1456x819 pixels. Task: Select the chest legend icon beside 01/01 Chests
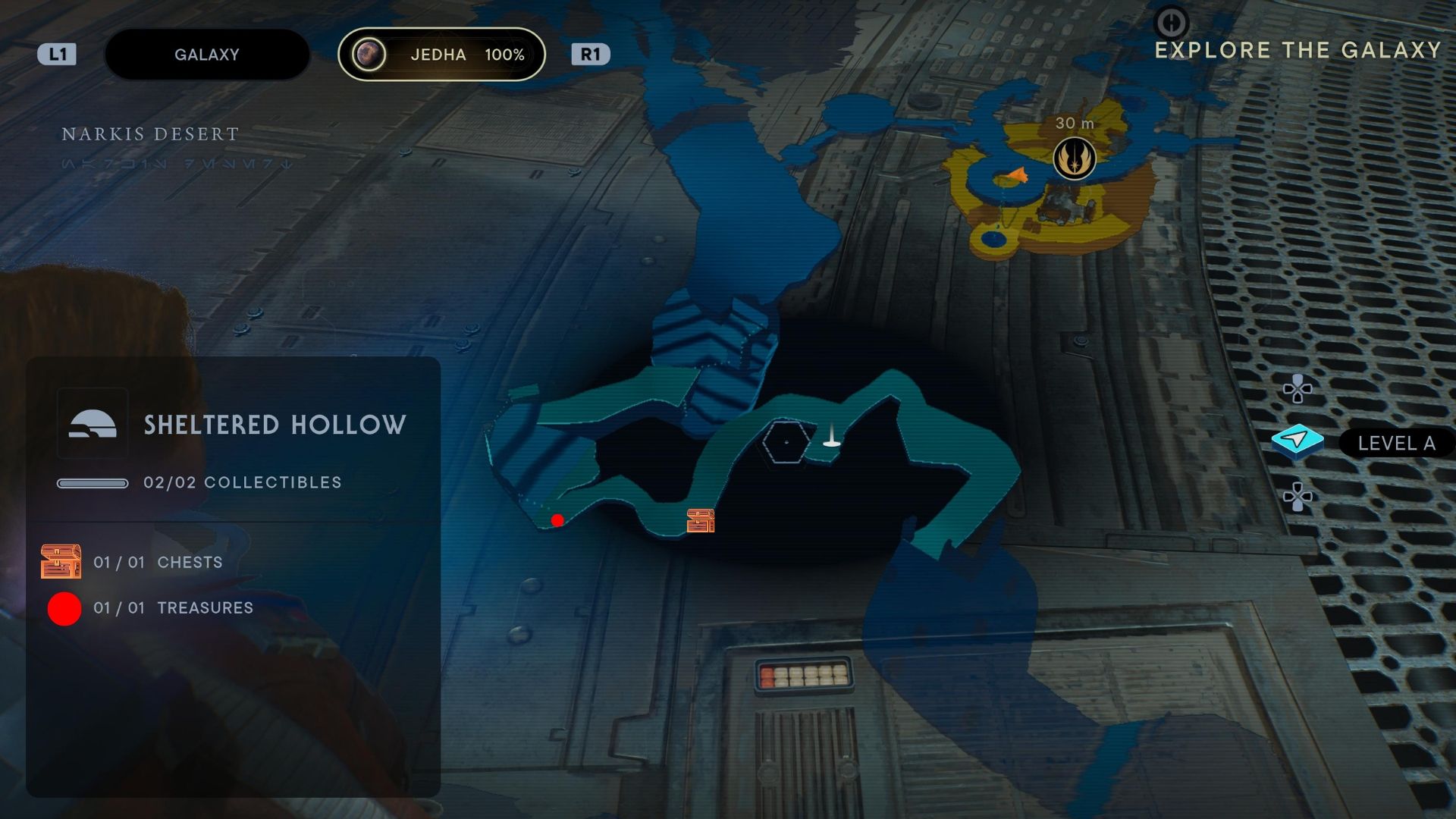[x=62, y=562]
